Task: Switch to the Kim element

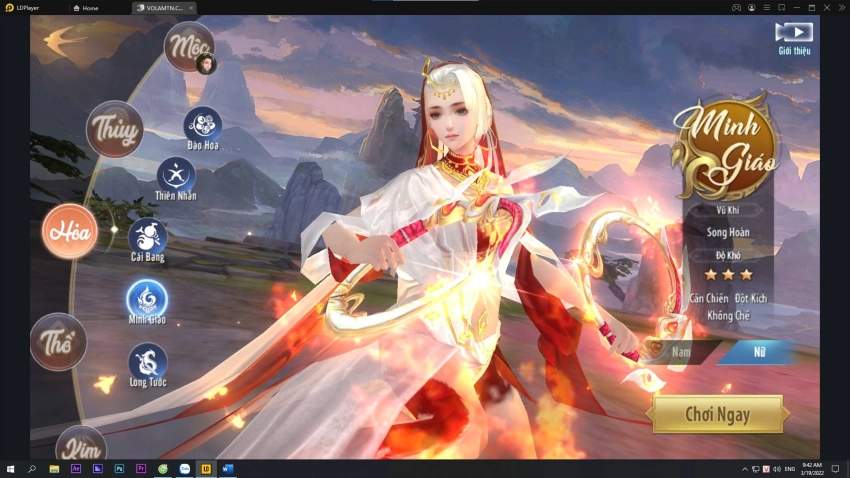Action: tap(80, 445)
